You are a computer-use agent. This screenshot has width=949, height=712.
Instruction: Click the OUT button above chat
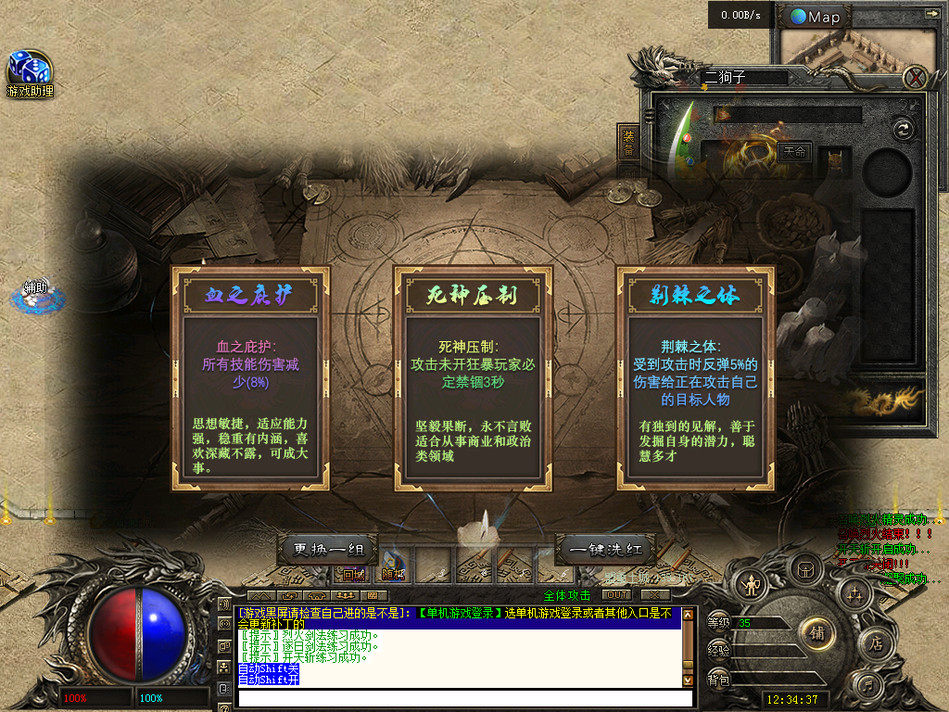tap(615, 594)
